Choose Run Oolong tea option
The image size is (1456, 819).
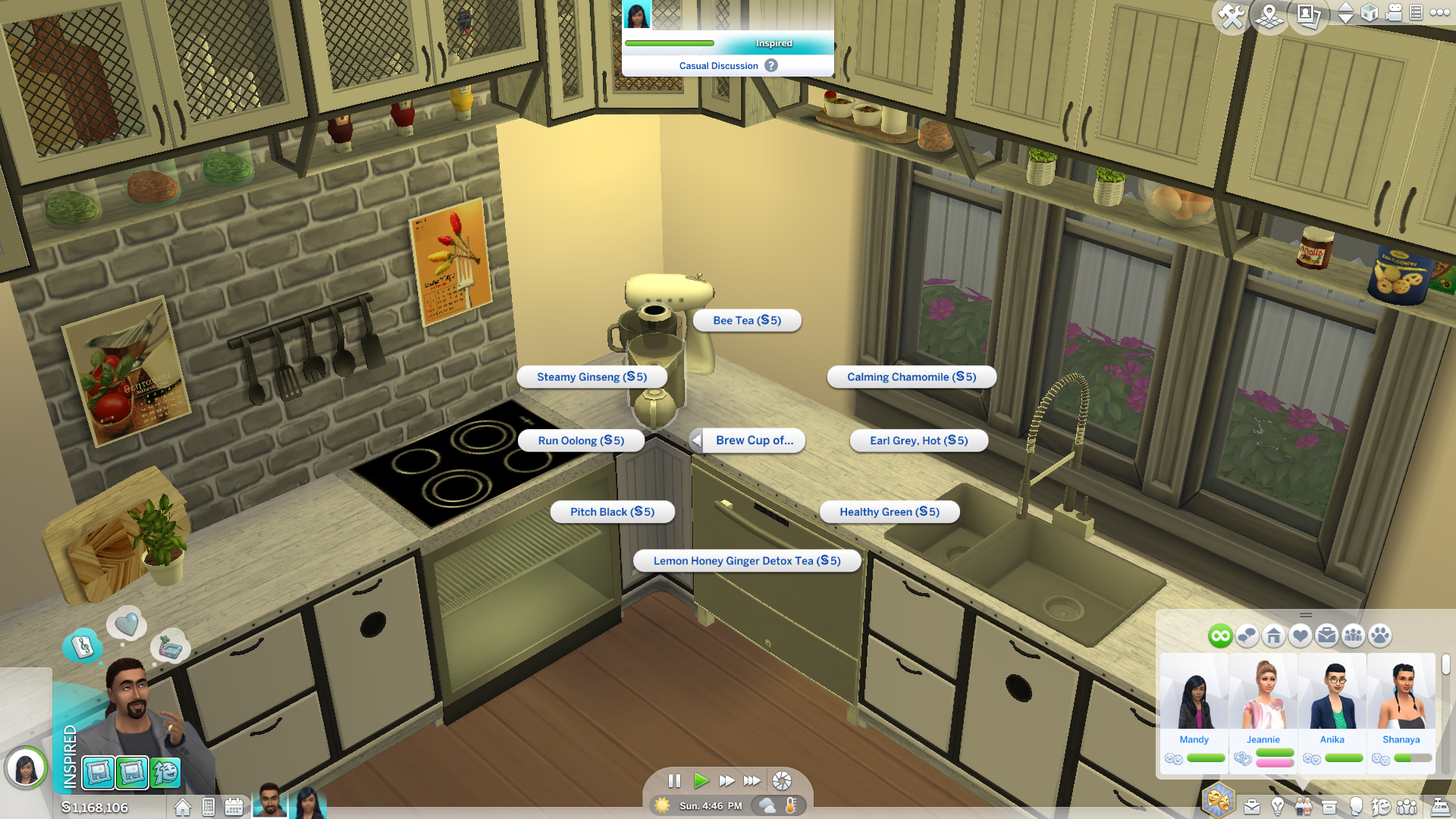point(581,441)
